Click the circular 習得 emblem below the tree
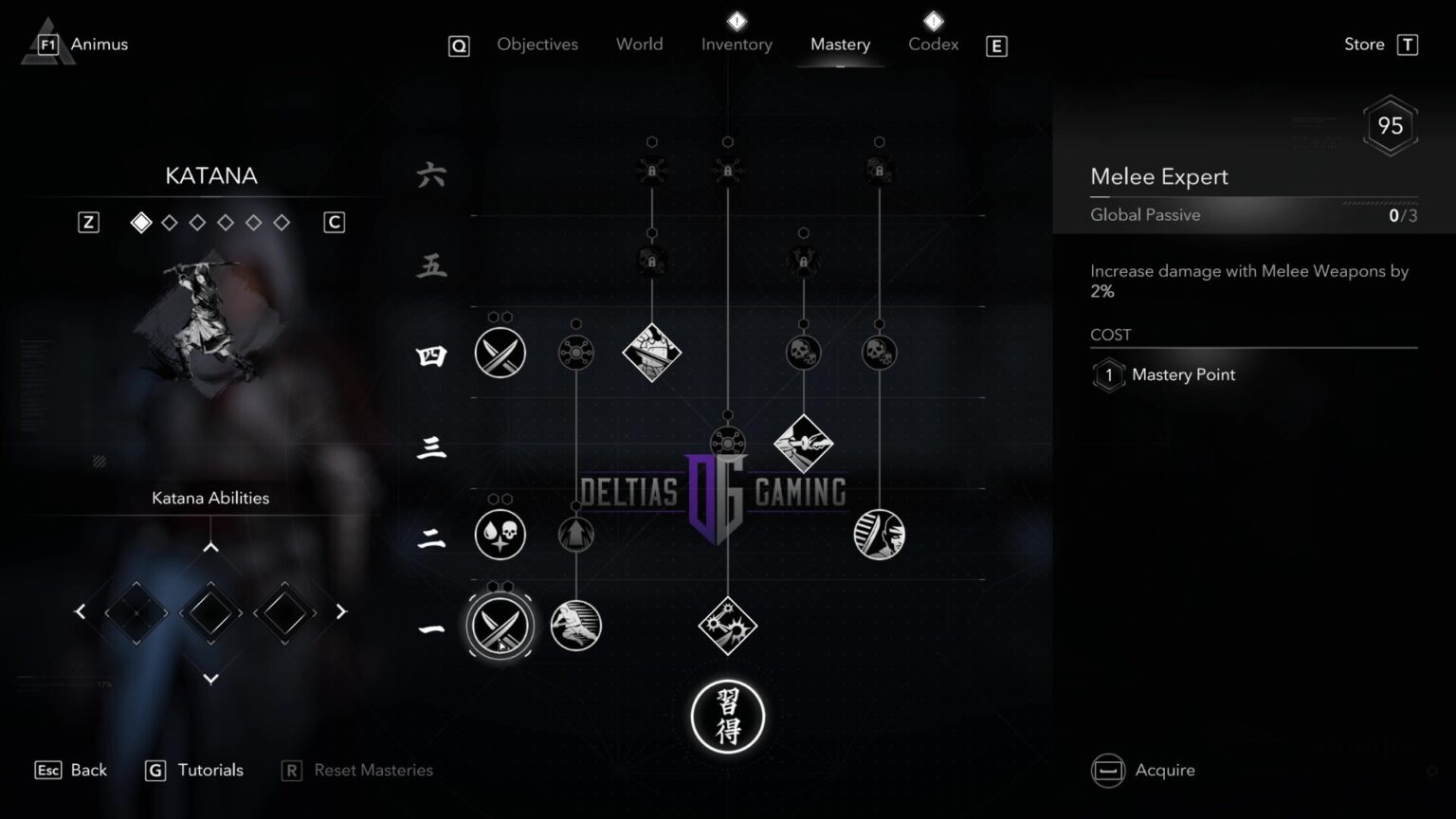The height and width of the screenshot is (819, 1456). click(x=727, y=718)
